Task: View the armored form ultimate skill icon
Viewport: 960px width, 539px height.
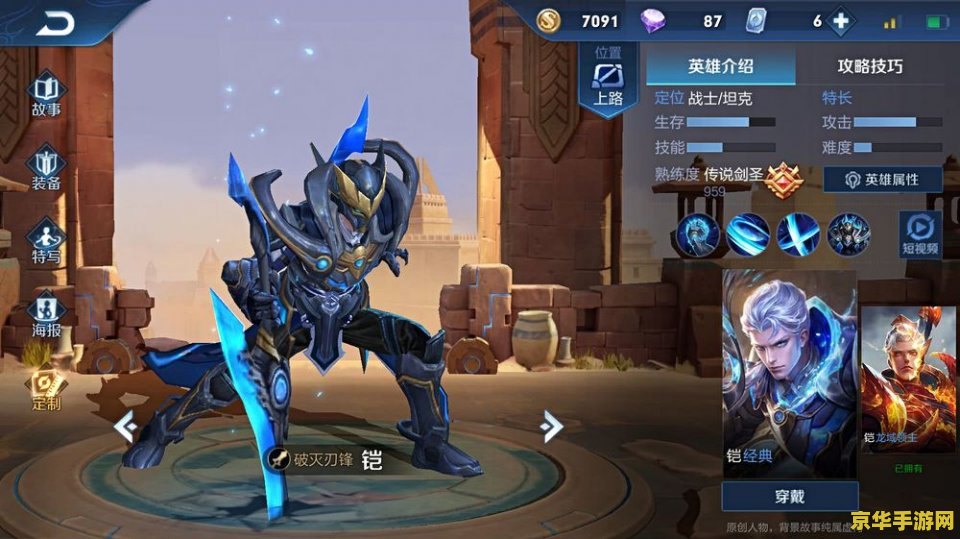Action: [848, 234]
